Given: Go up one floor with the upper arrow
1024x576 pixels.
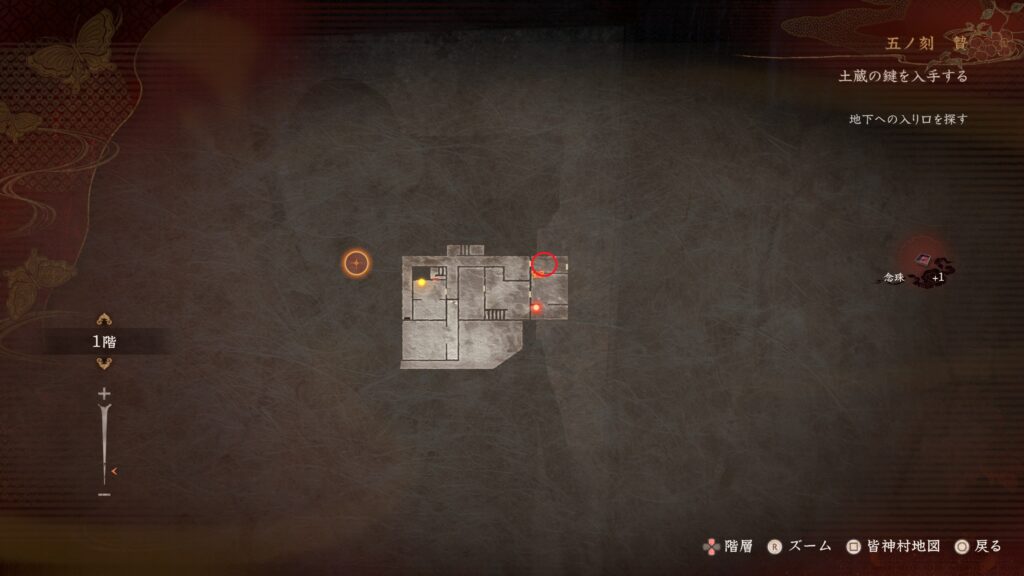Looking at the screenshot, I should [x=104, y=320].
